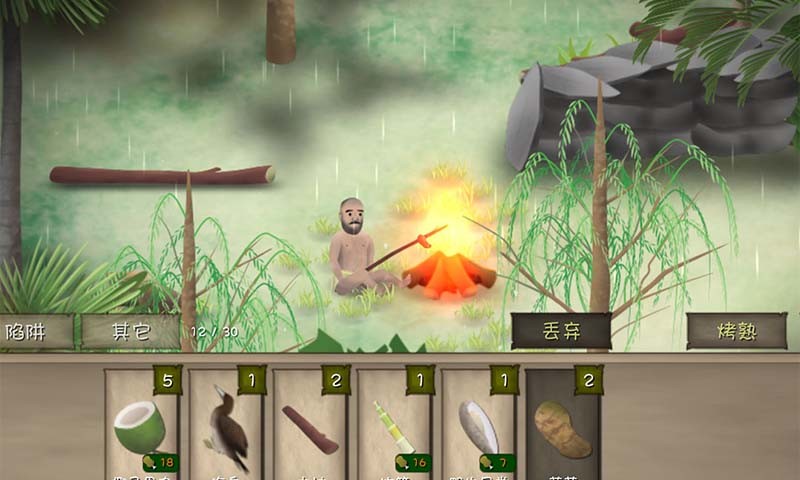
Task: Select the coconut inventory slot
Action: (x=140, y=427)
